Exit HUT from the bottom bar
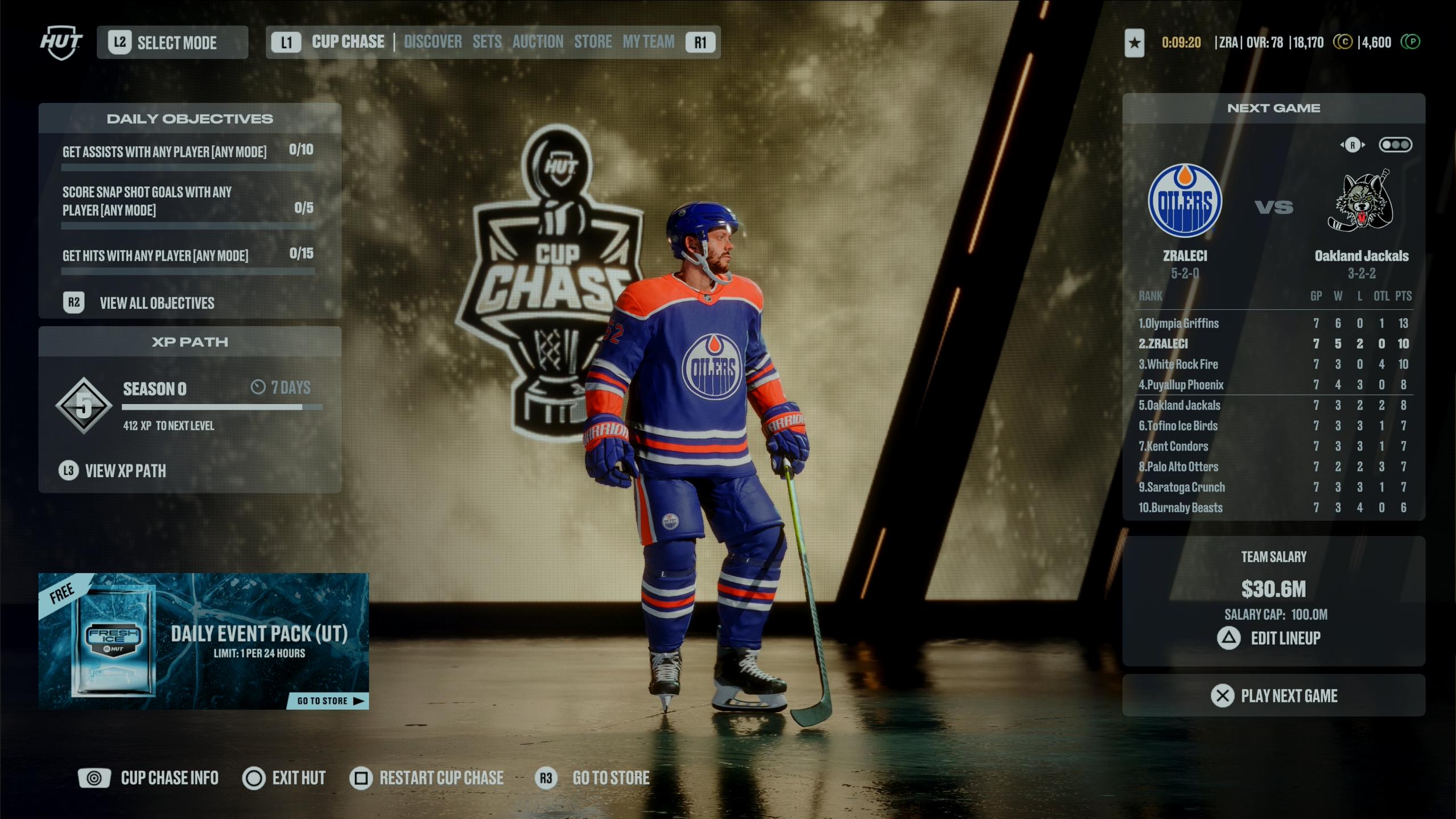The height and width of the screenshot is (819, 1456). (298, 778)
